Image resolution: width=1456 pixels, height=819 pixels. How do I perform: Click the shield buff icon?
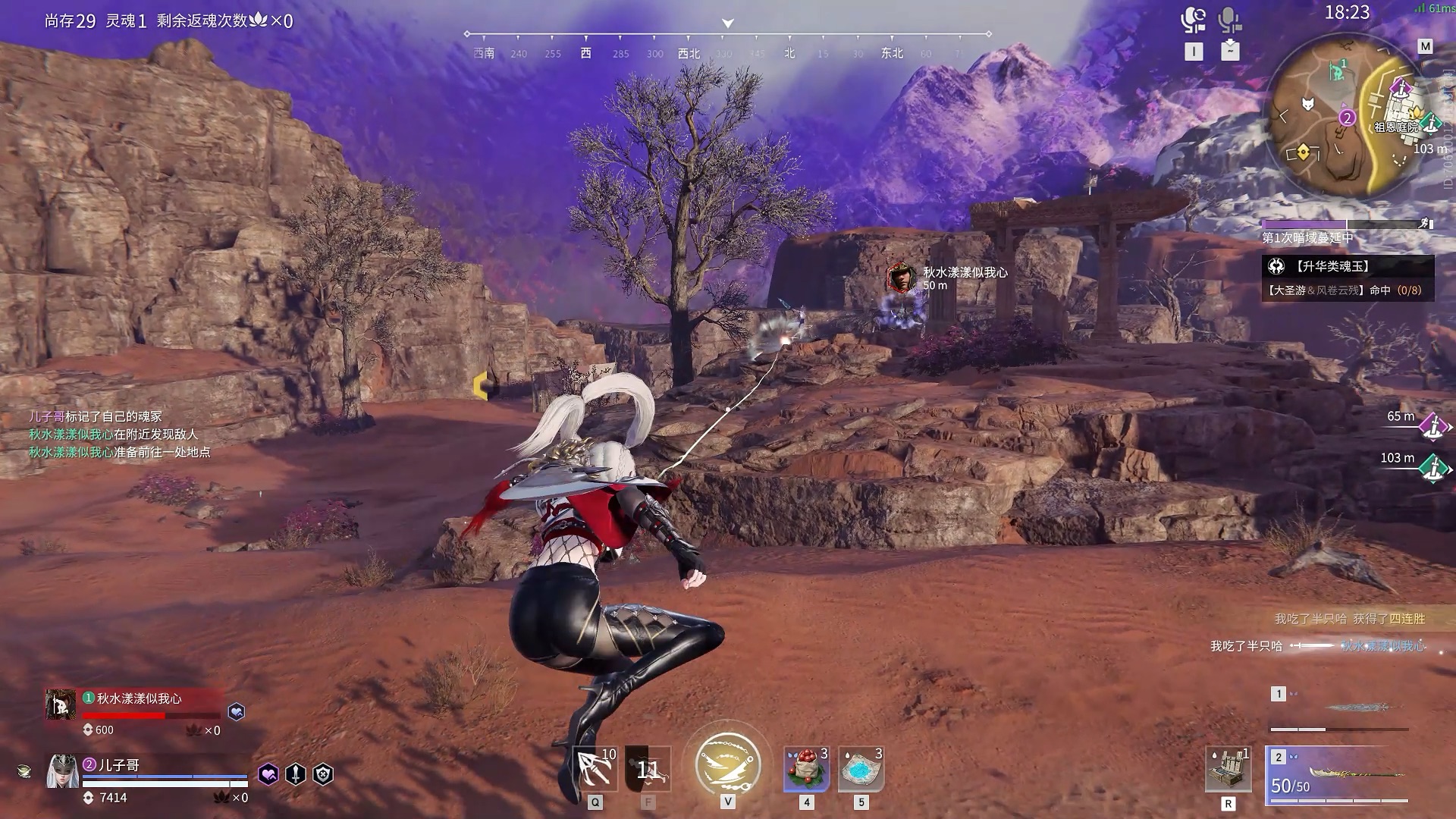[323, 774]
